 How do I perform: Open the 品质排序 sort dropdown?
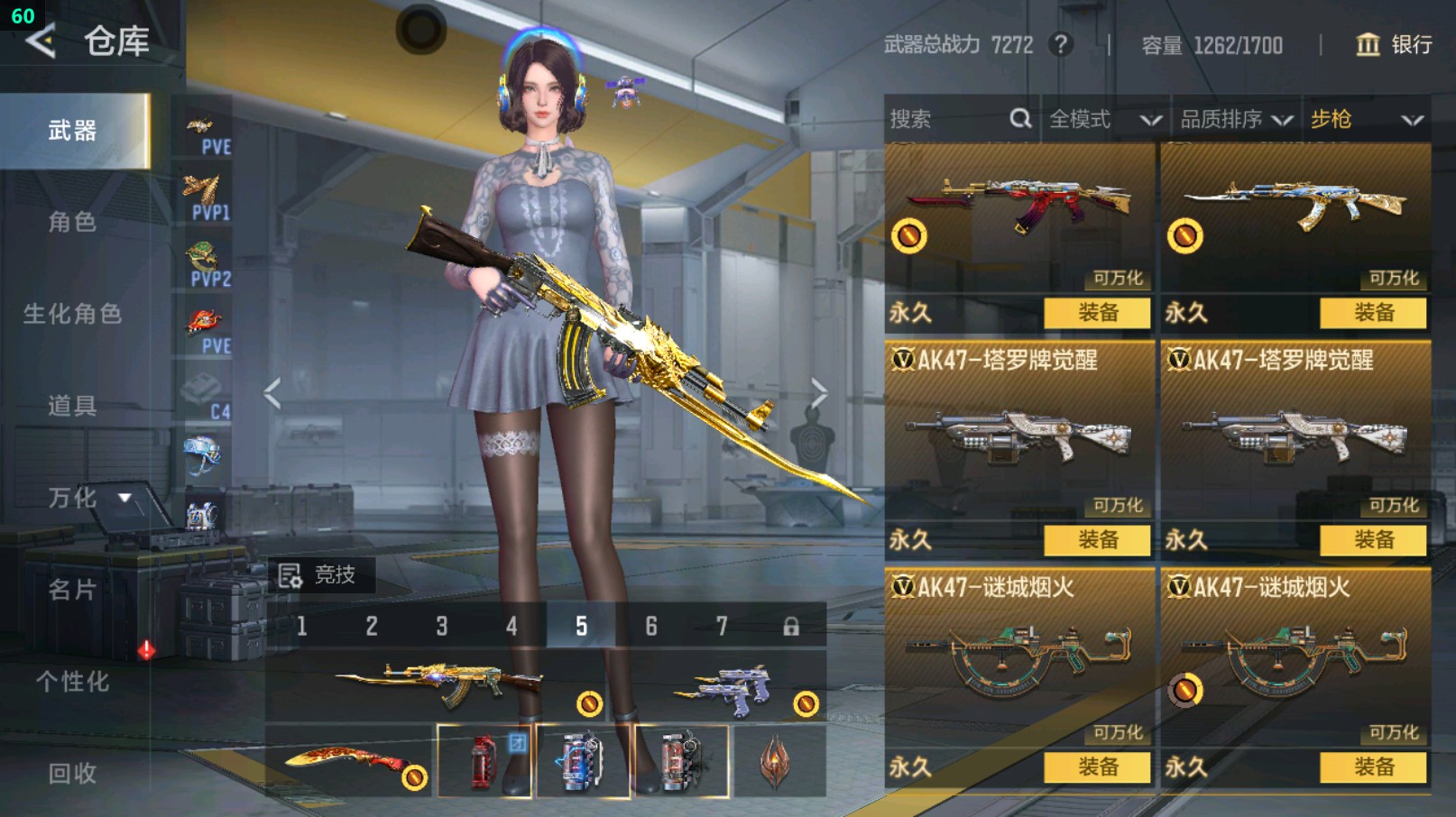pos(1236,119)
